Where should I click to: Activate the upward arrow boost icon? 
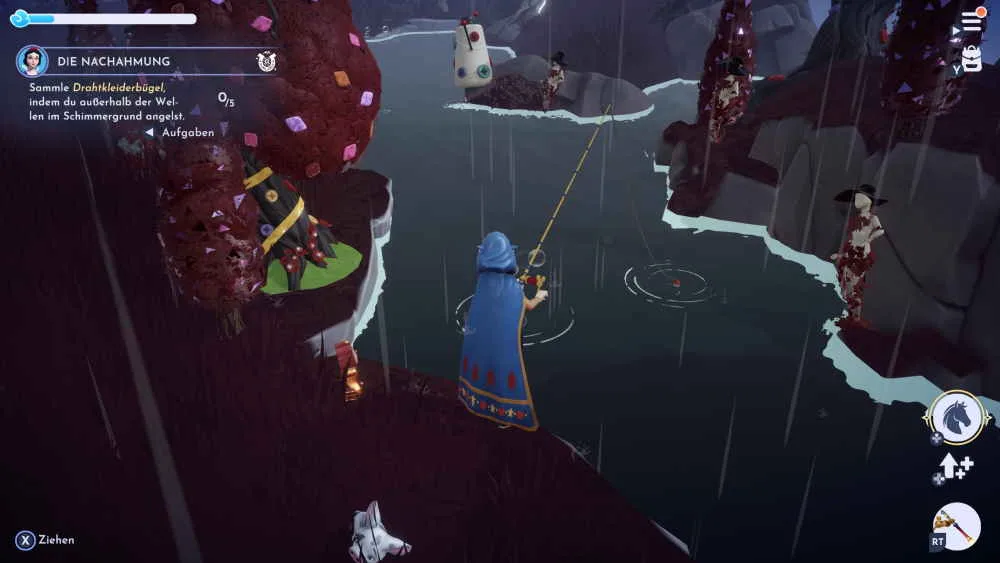pos(955,467)
